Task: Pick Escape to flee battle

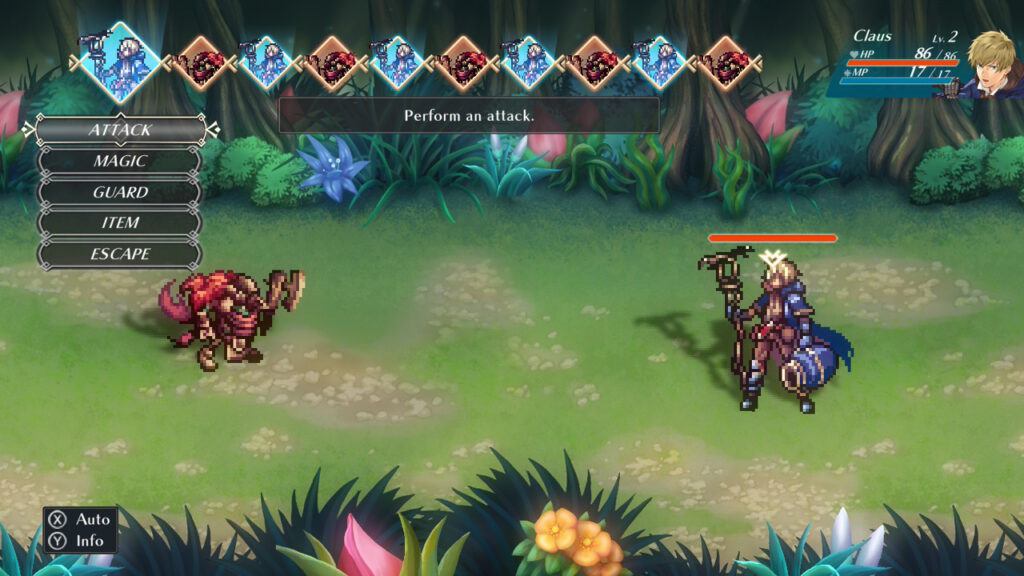Action: click(120, 254)
